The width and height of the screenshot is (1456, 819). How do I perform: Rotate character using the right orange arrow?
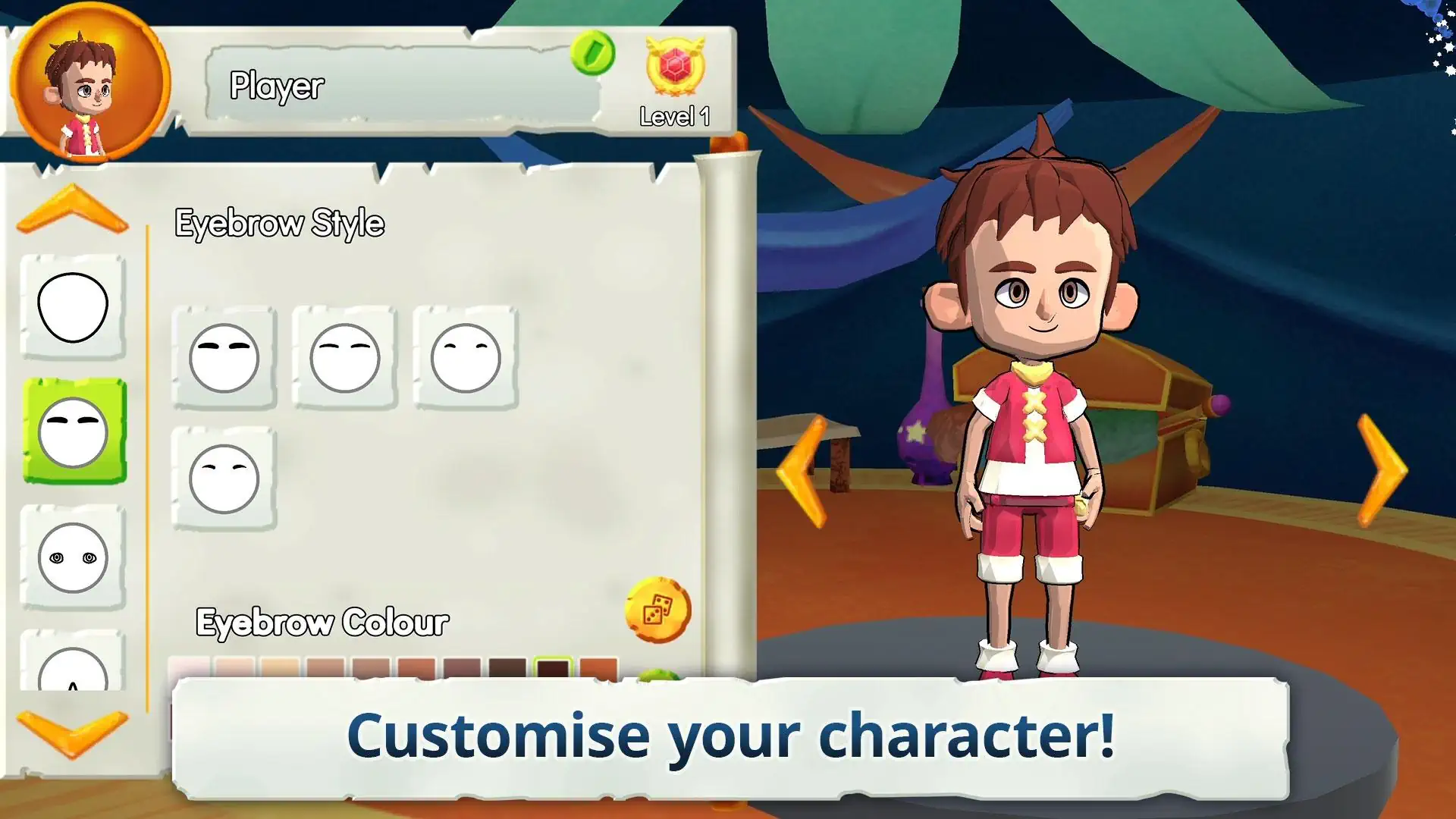[1382, 470]
